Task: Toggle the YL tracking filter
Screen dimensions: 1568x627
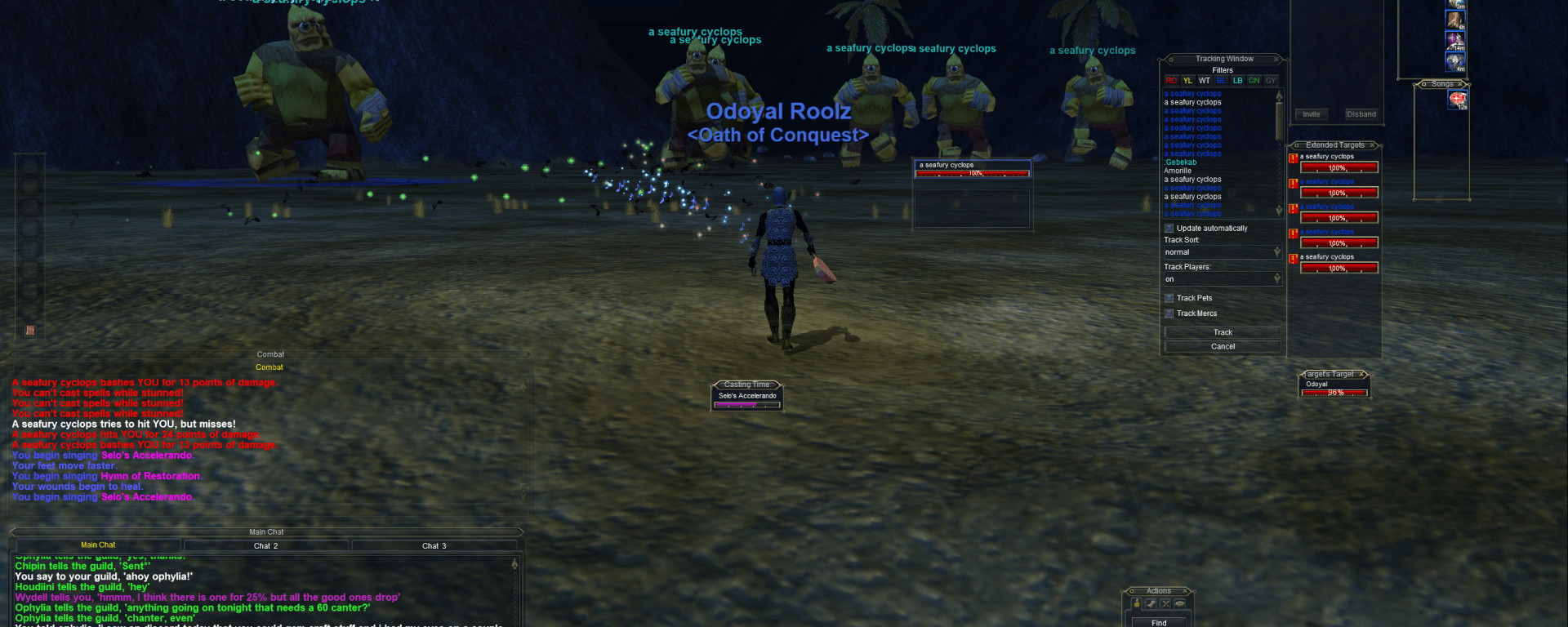Action: (x=1187, y=81)
